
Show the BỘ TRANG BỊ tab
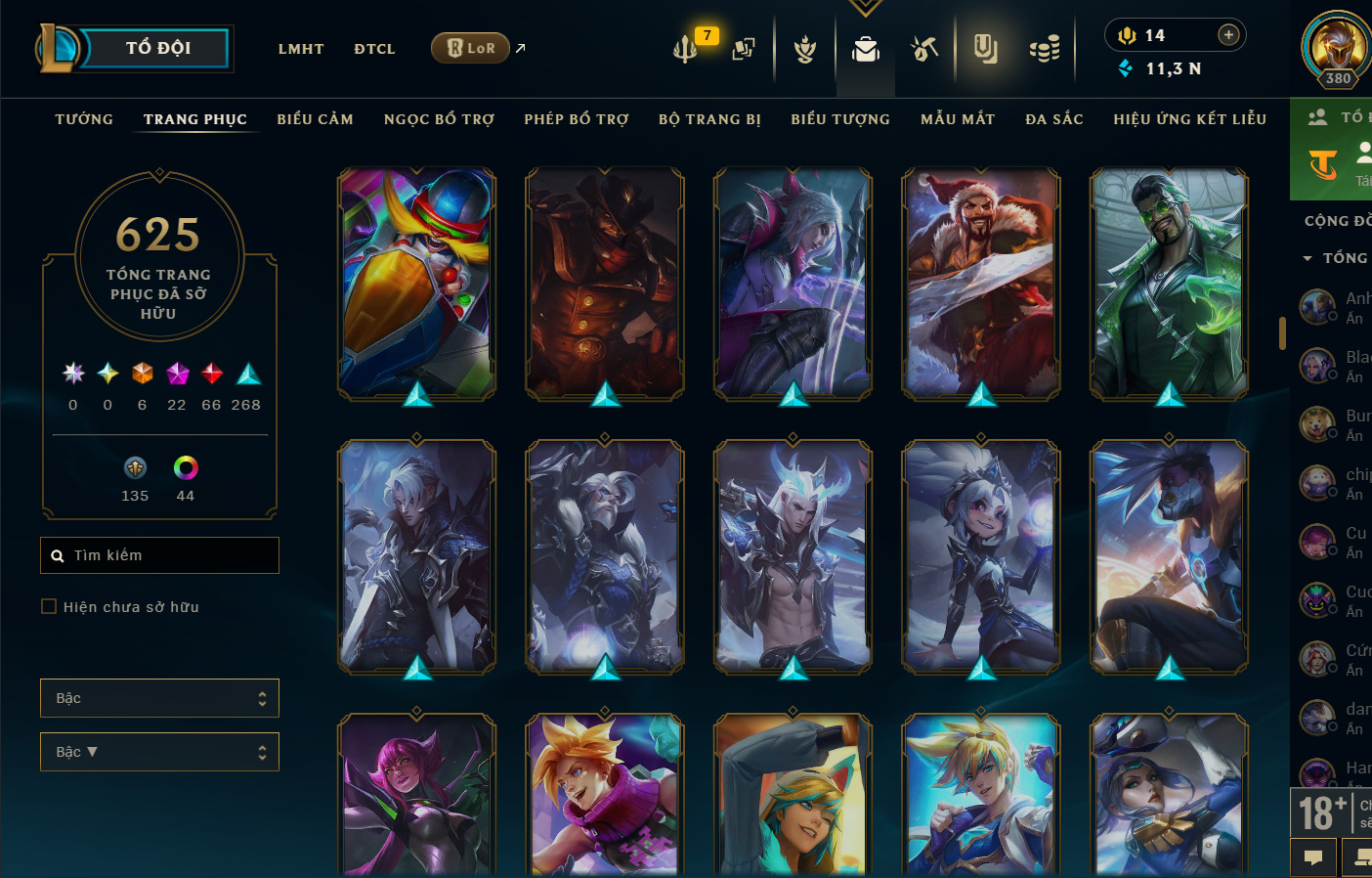[x=709, y=119]
